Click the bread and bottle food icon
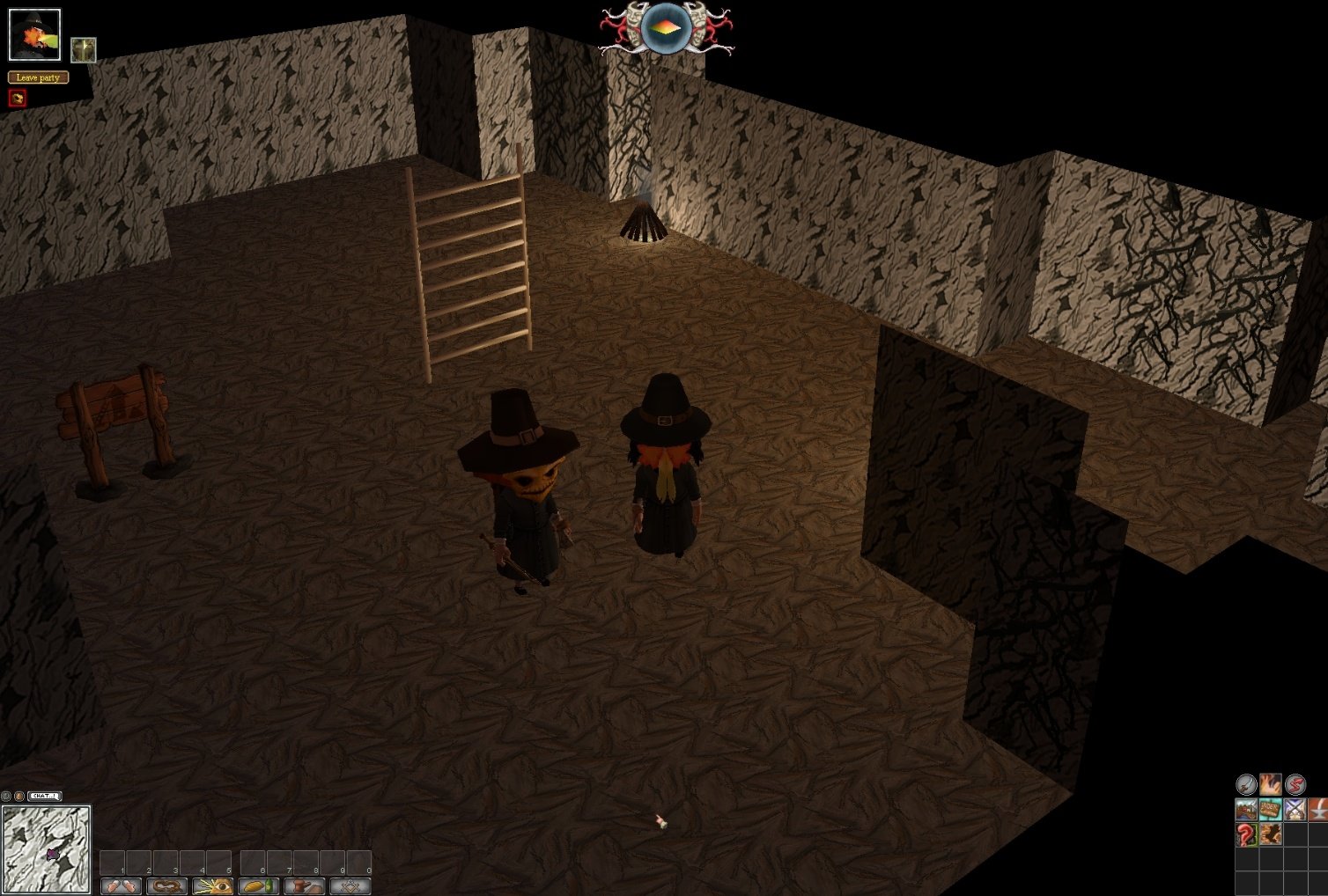Viewport: 1328px width, 896px height. pos(259,885)
